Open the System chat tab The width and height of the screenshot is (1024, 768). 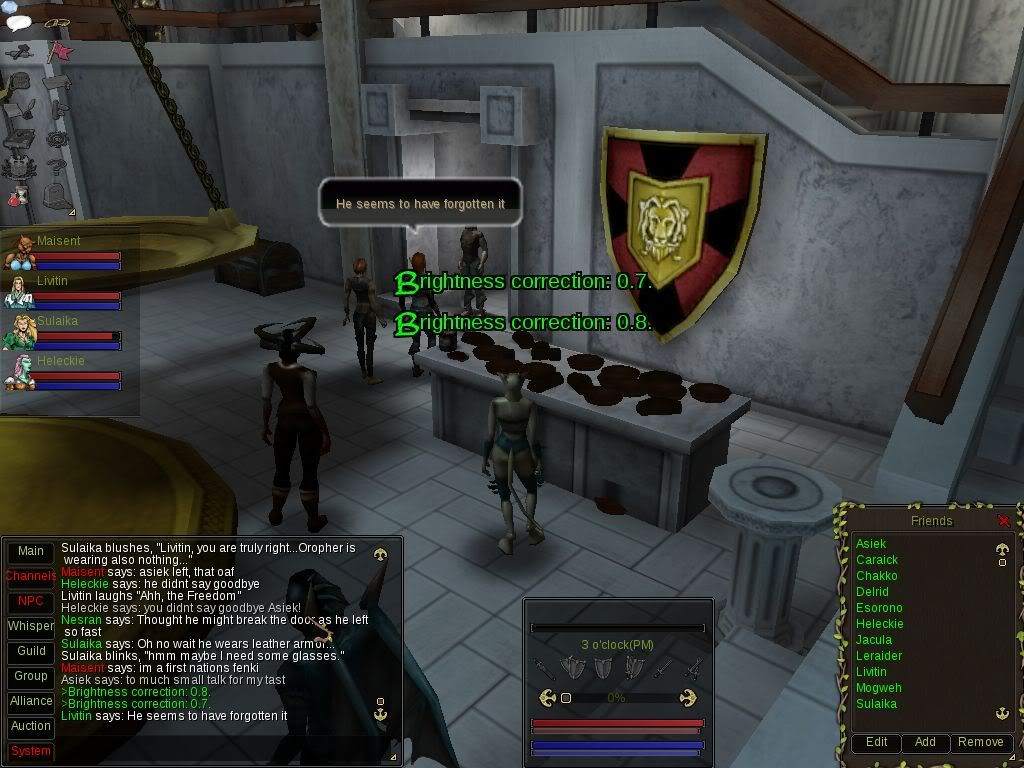pyautogui.click(x=31, y=752)
